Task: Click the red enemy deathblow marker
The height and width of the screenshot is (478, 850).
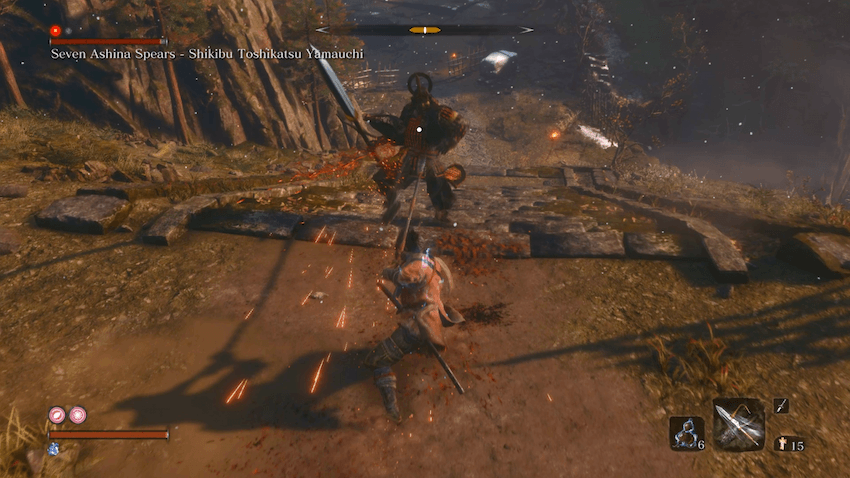Action: click(56, 31)
